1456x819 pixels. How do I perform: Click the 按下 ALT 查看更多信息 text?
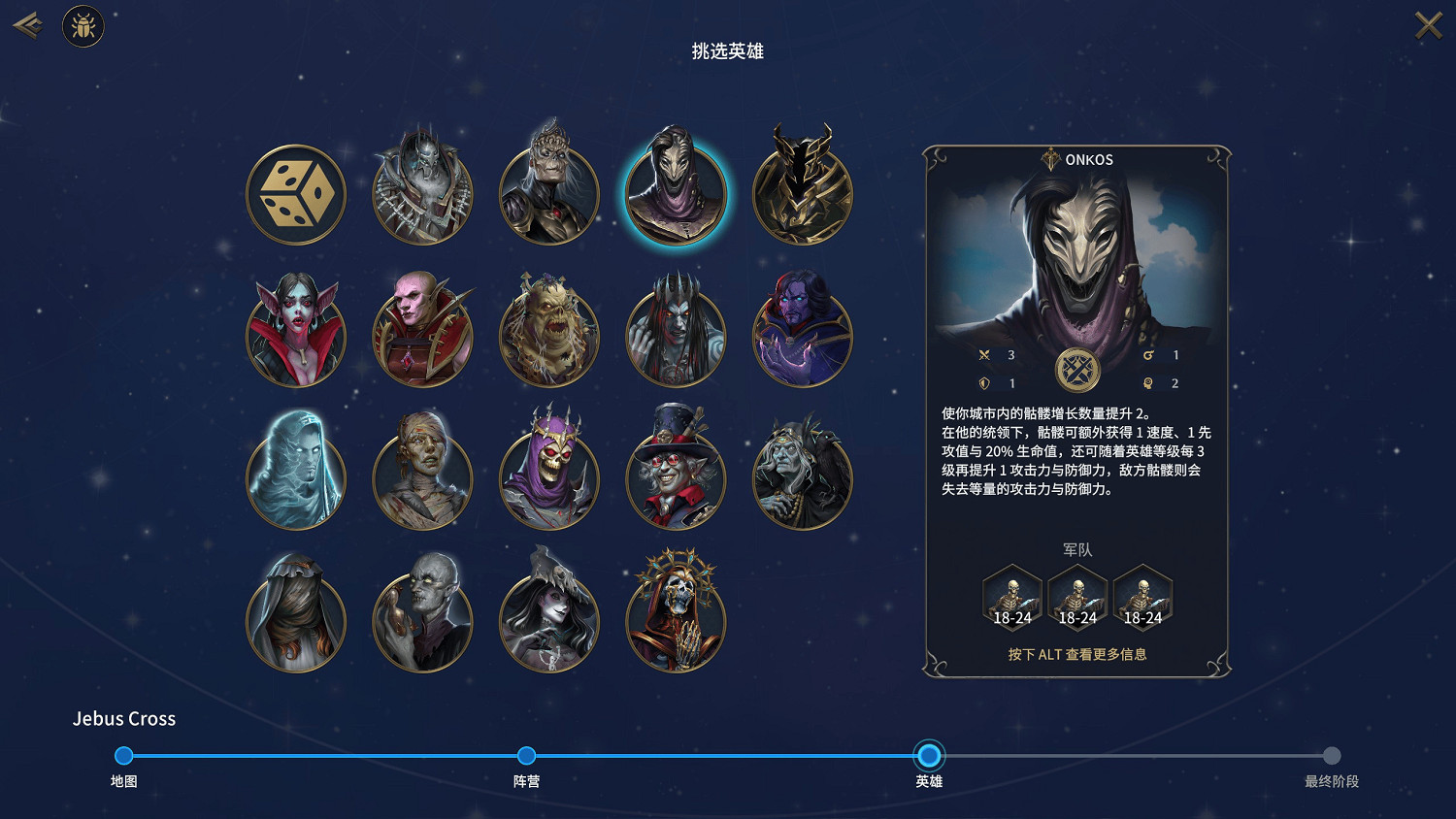pos(1077,655)
